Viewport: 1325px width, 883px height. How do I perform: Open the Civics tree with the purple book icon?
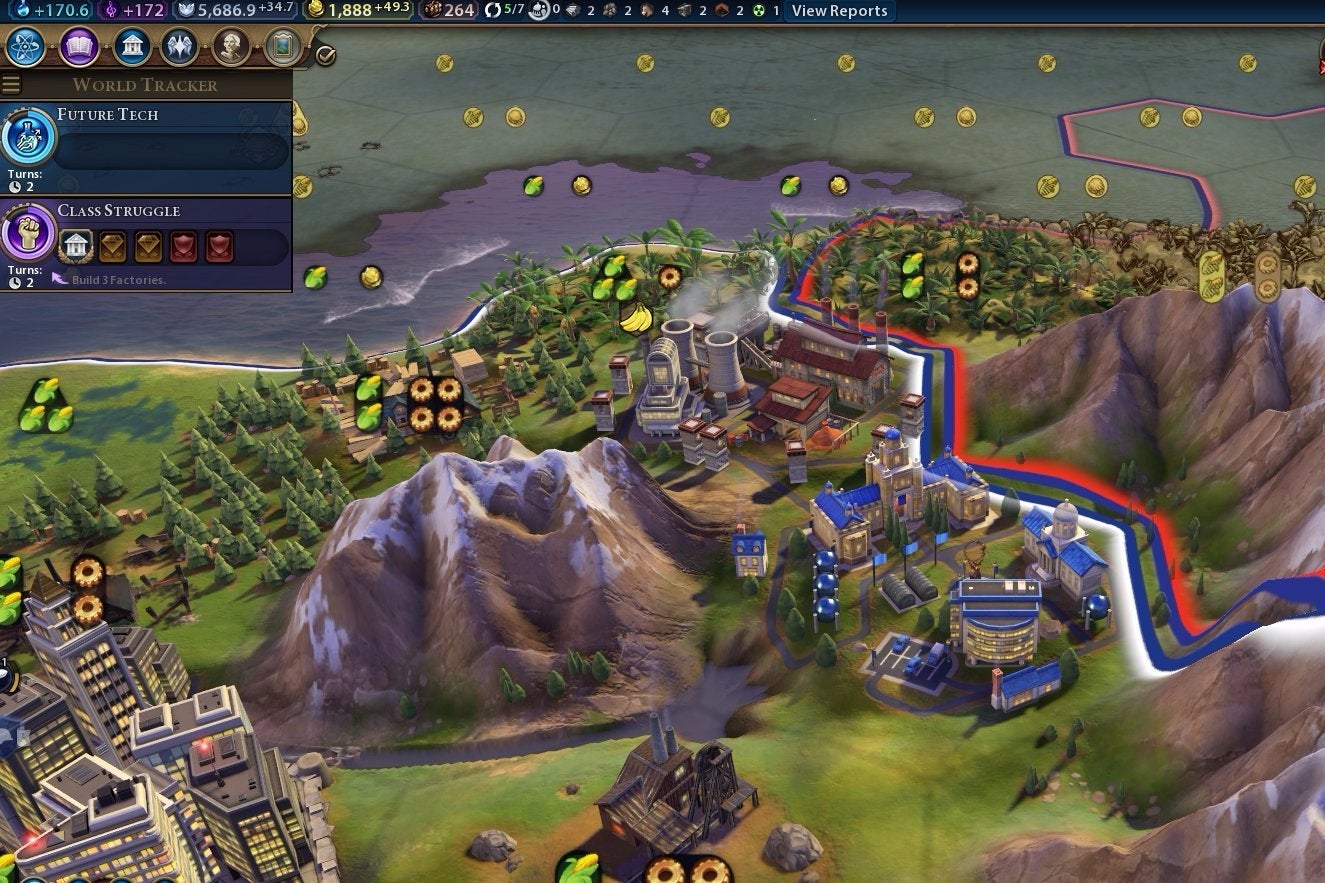[x=78, y=46]
